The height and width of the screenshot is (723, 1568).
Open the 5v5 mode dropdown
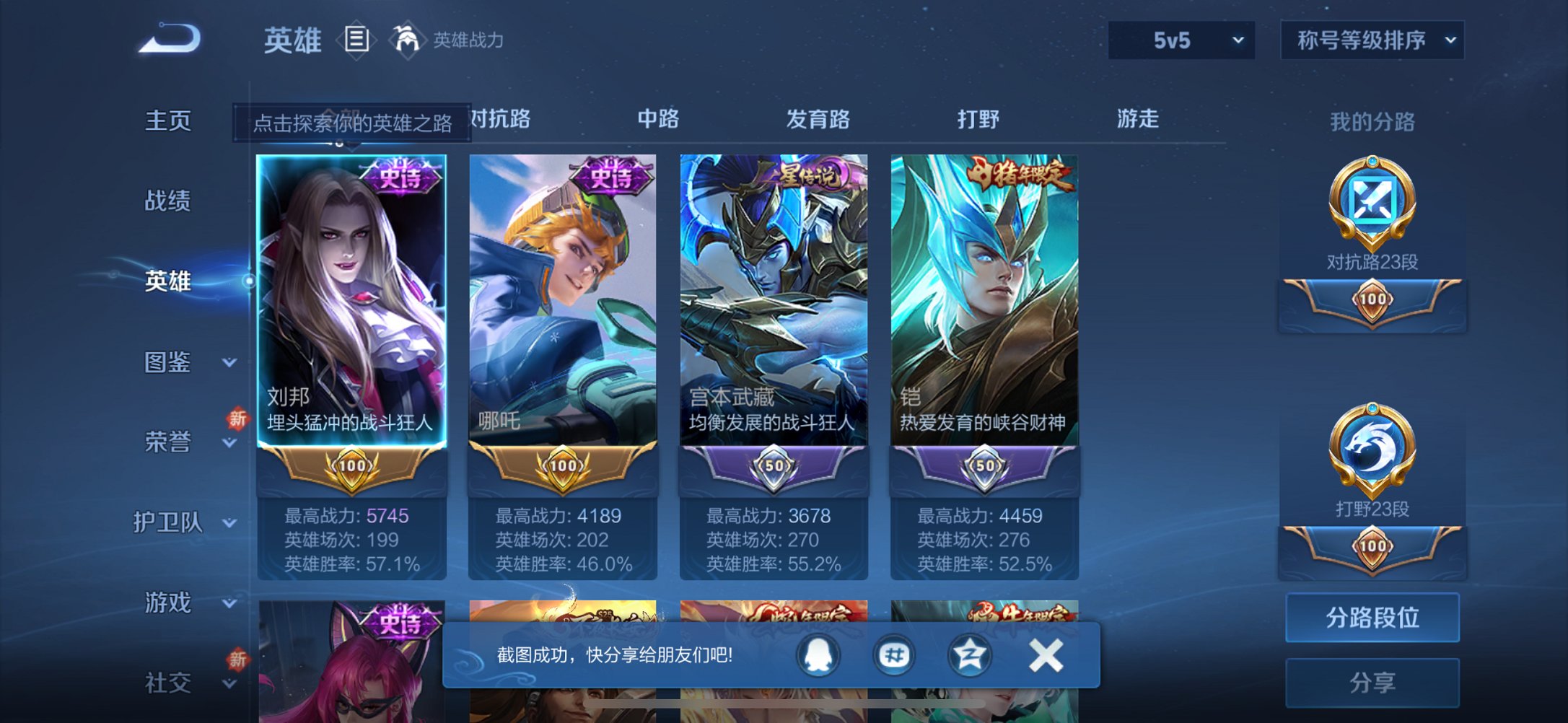tap(1180, 40)
